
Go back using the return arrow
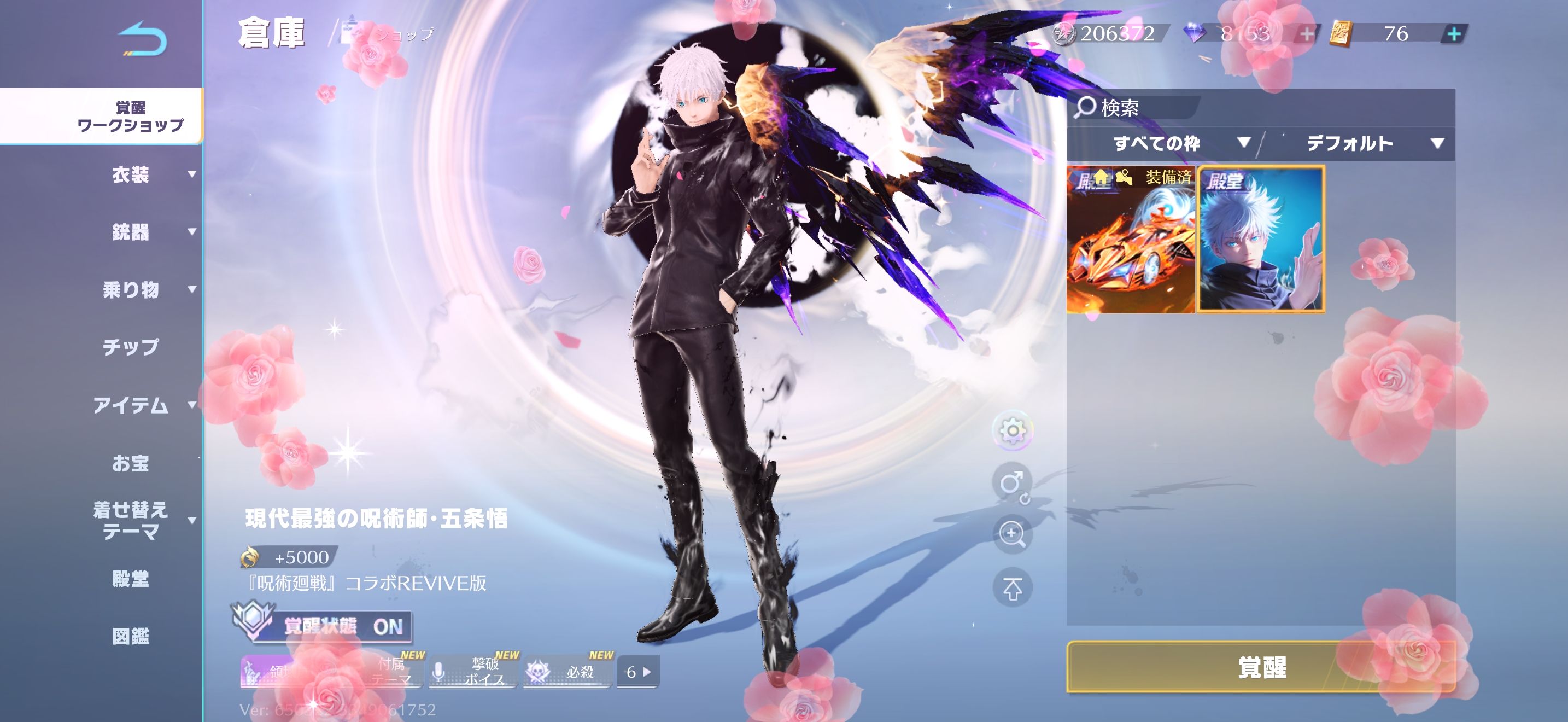(143, 39)
